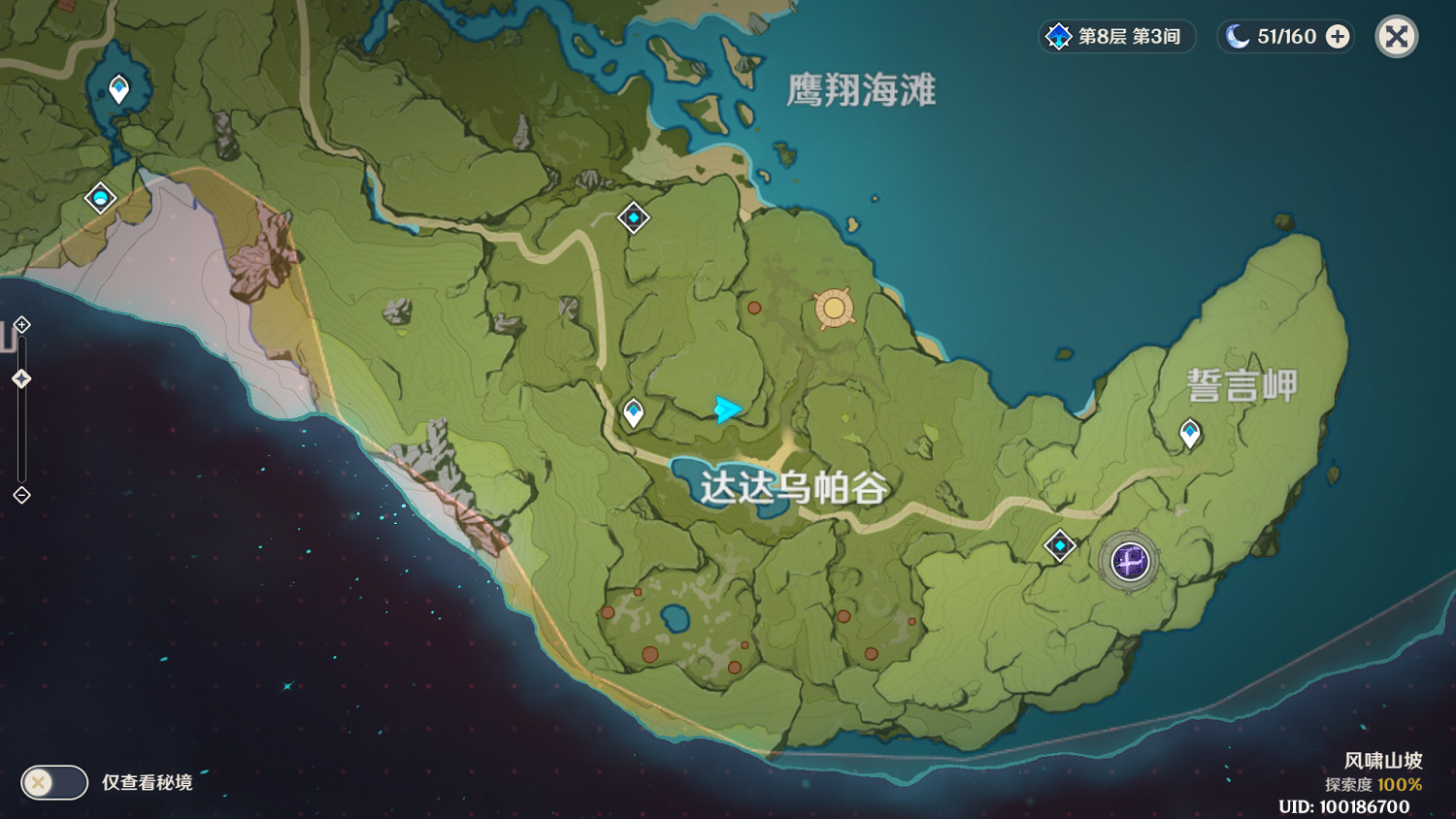The height and width of the screenshot is (819, 1456).
Task: Select the teleport waypoint at 誓言岬
Action: (1188, 430)
